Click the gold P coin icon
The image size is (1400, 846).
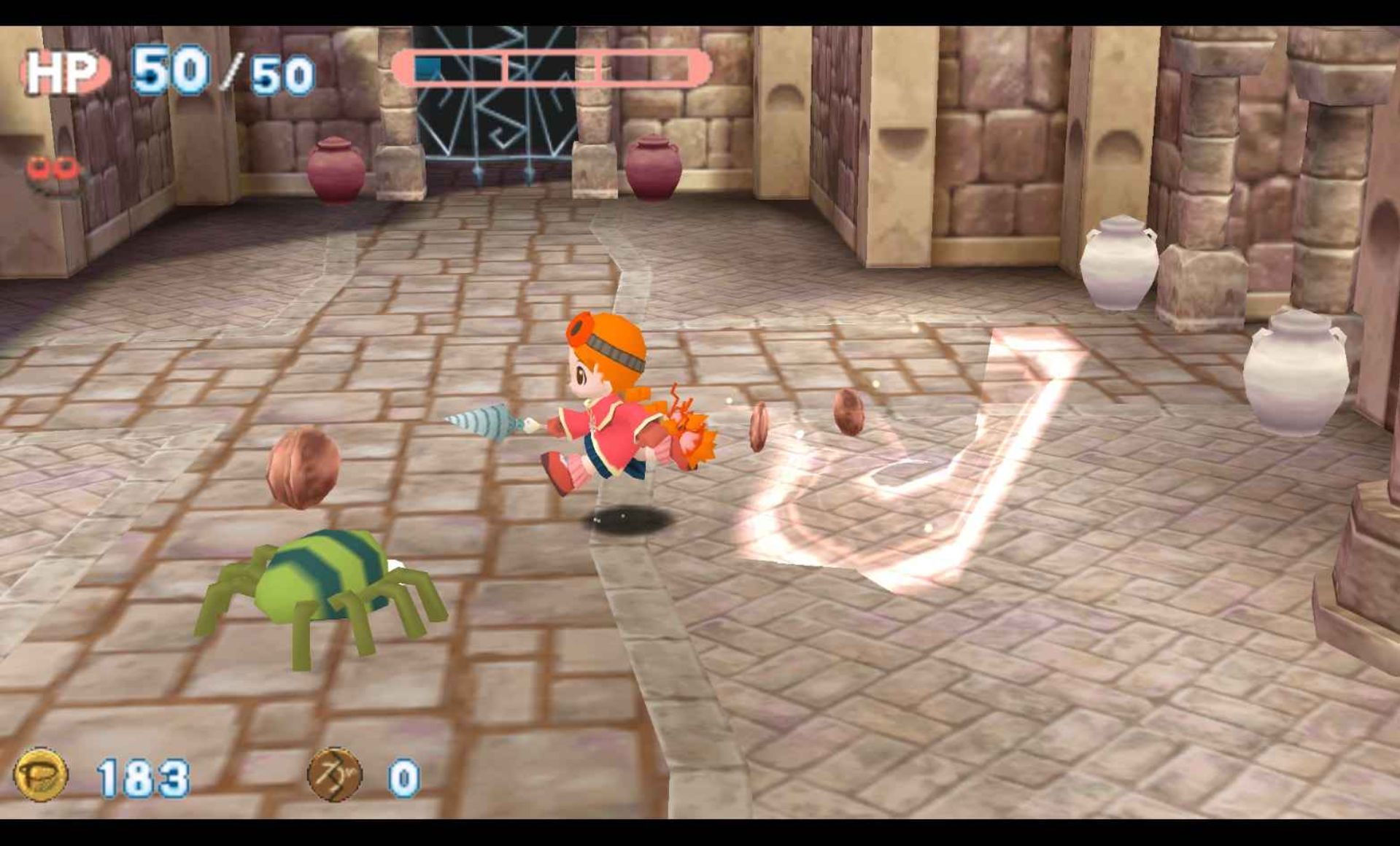[41, 775]
